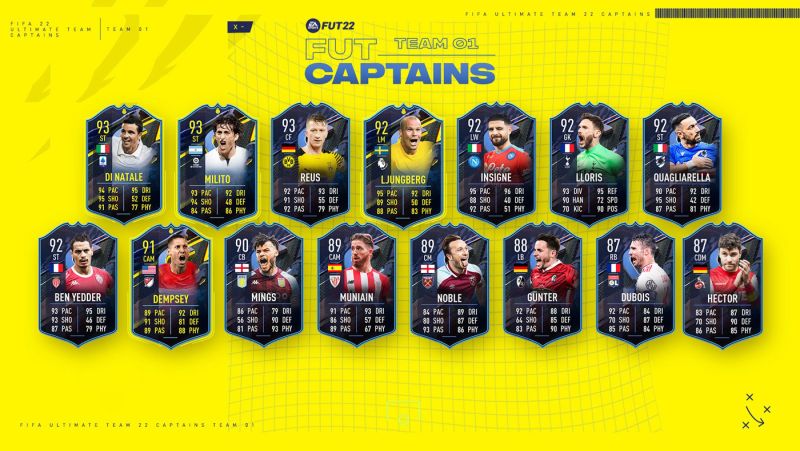The image size is (800, 451).
Task: Pick the Noble player card
Action: [448, 283]
